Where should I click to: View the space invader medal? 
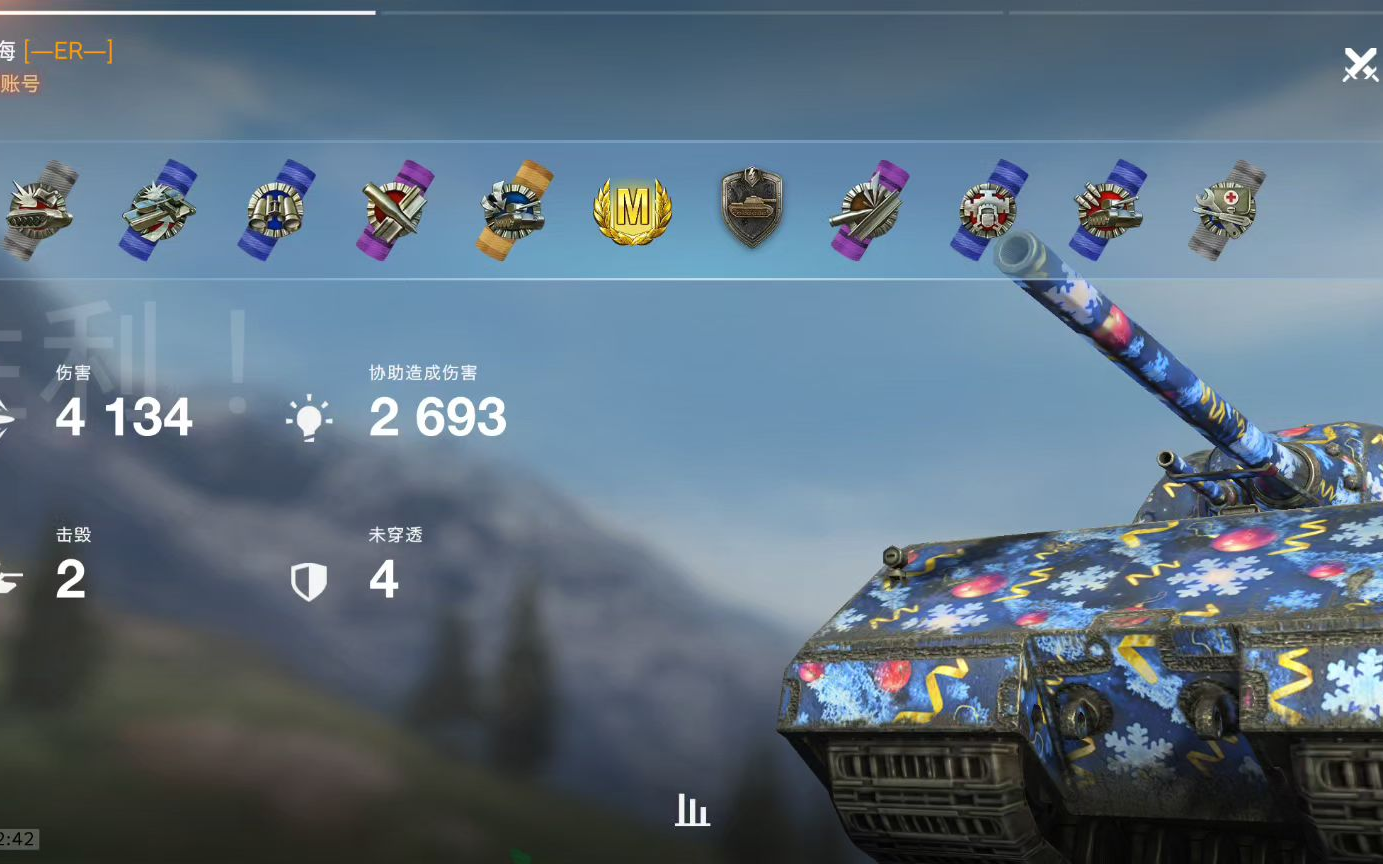[988, 210]
